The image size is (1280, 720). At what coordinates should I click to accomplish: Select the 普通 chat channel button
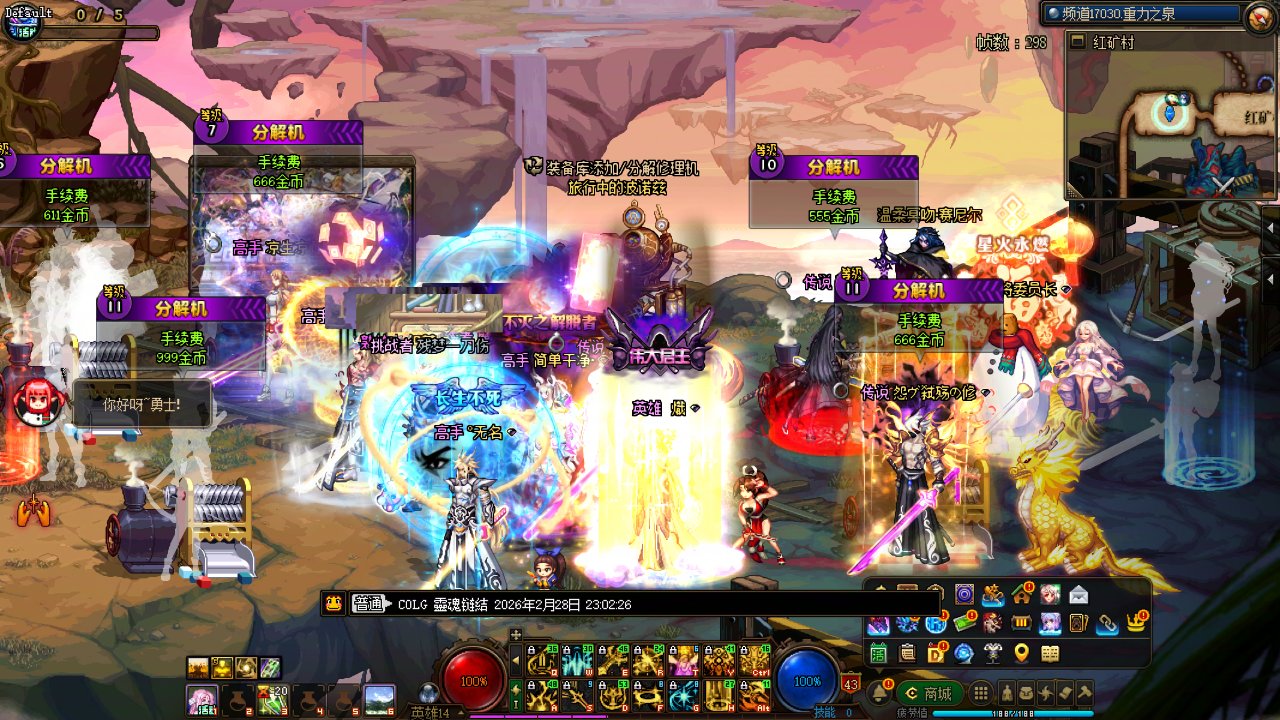coord(369,604)
